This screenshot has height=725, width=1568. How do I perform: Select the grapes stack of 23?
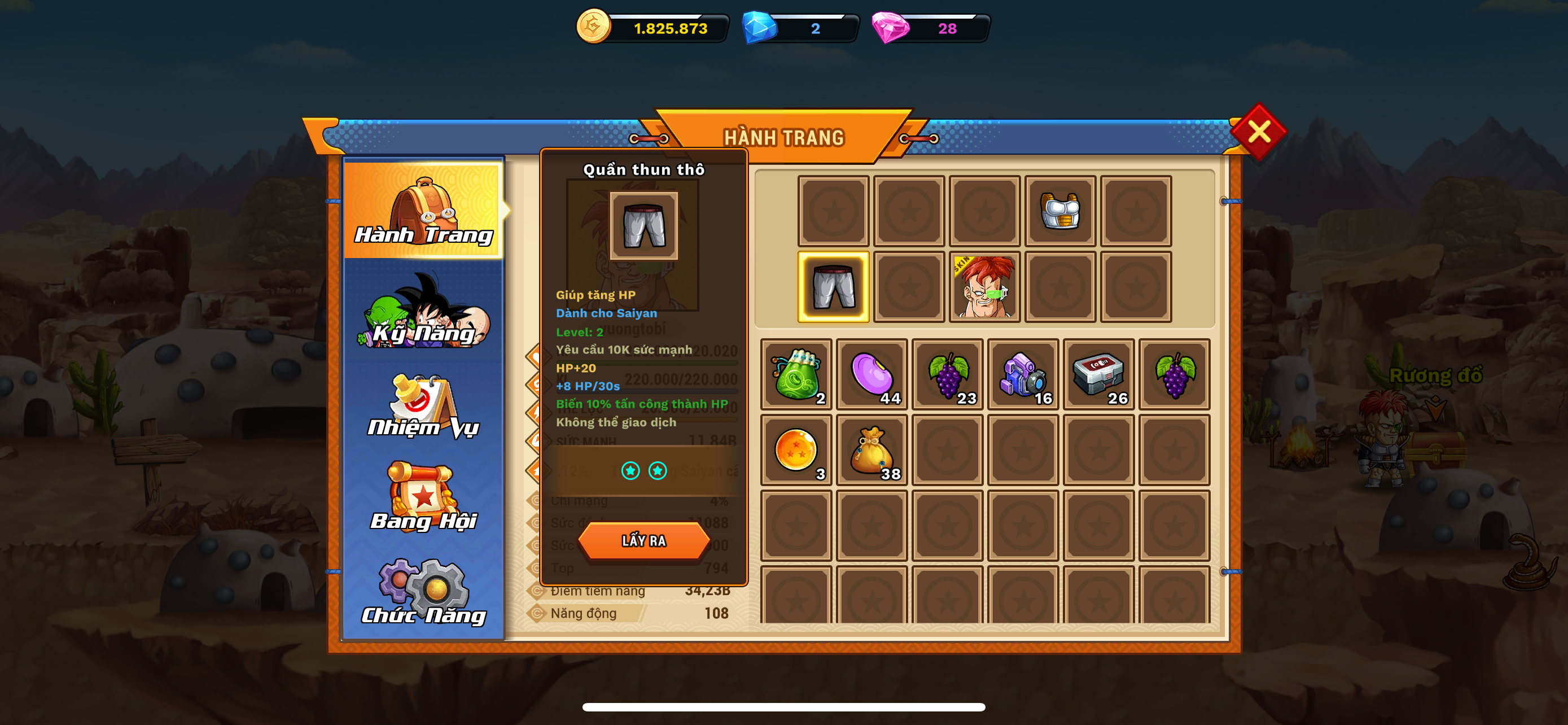tap(947, 374)
